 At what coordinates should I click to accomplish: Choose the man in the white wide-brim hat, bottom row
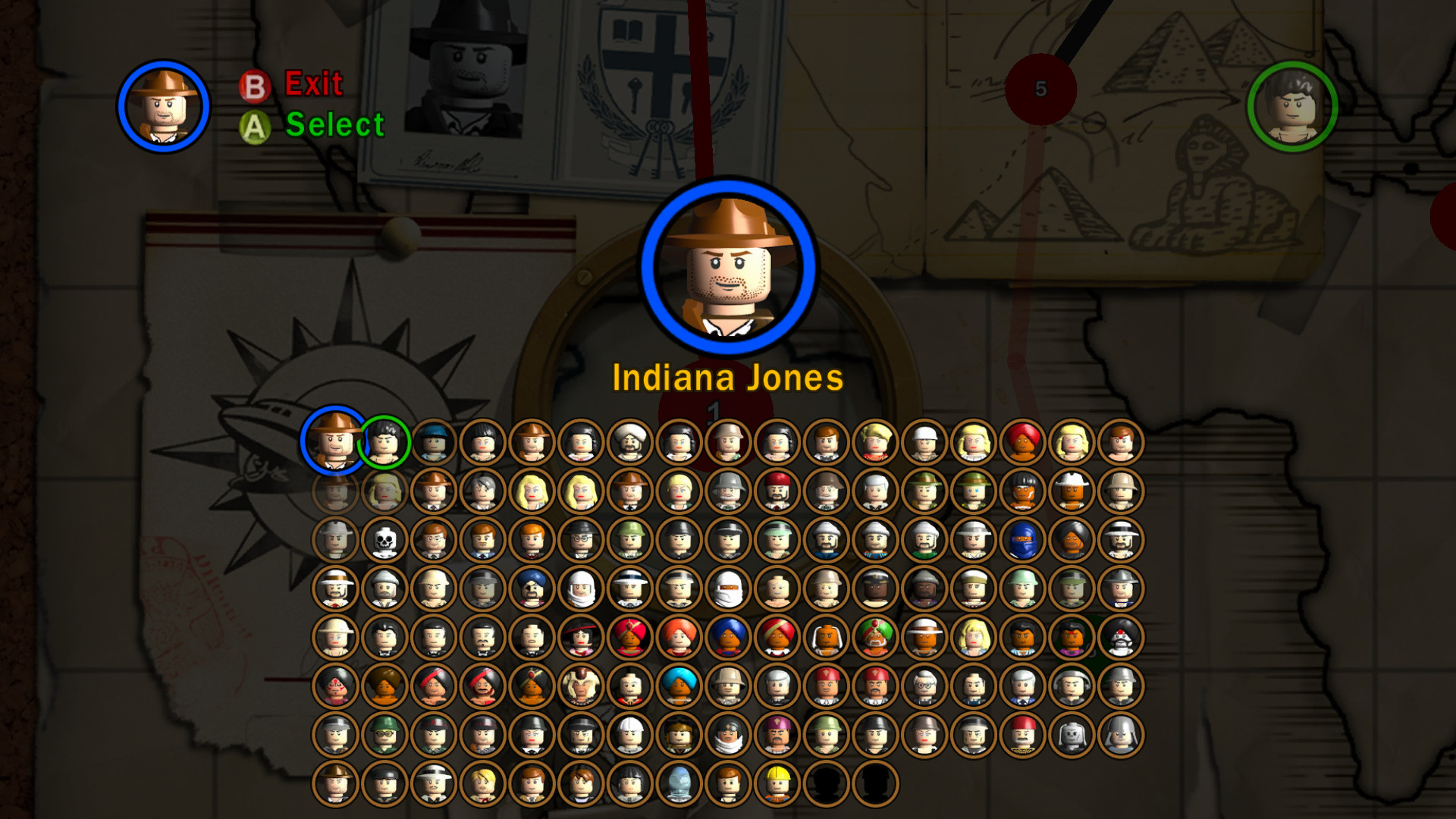[435, 784]
